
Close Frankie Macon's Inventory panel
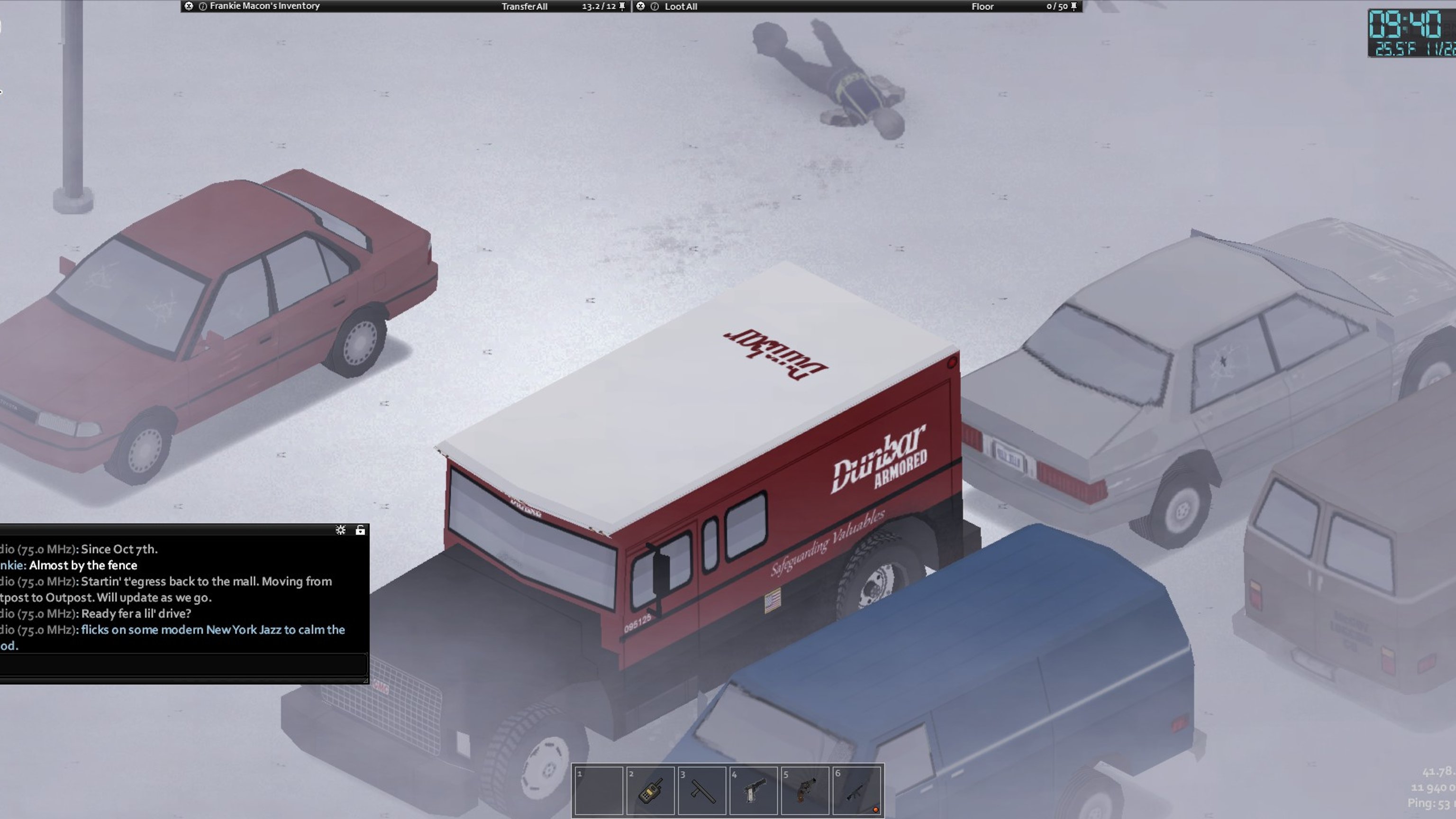[x=189, y=6]
